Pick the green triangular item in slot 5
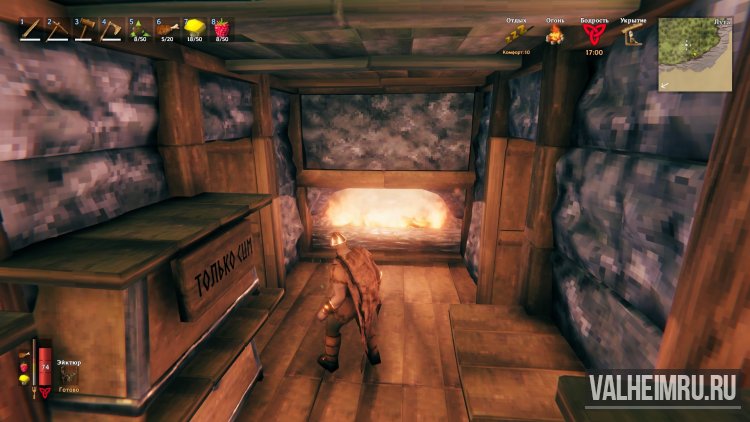 click(x=138, y=29)
